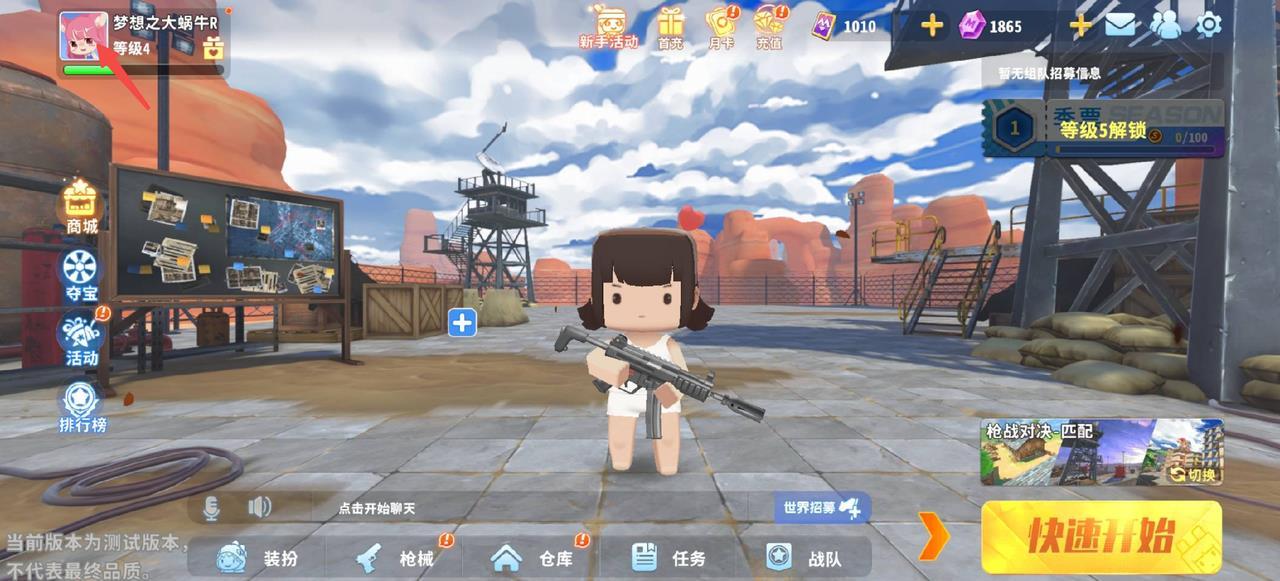This screenshot has height=581, width=1280.
Task: Toggle the microphone icon
Action: coord(211,508)
